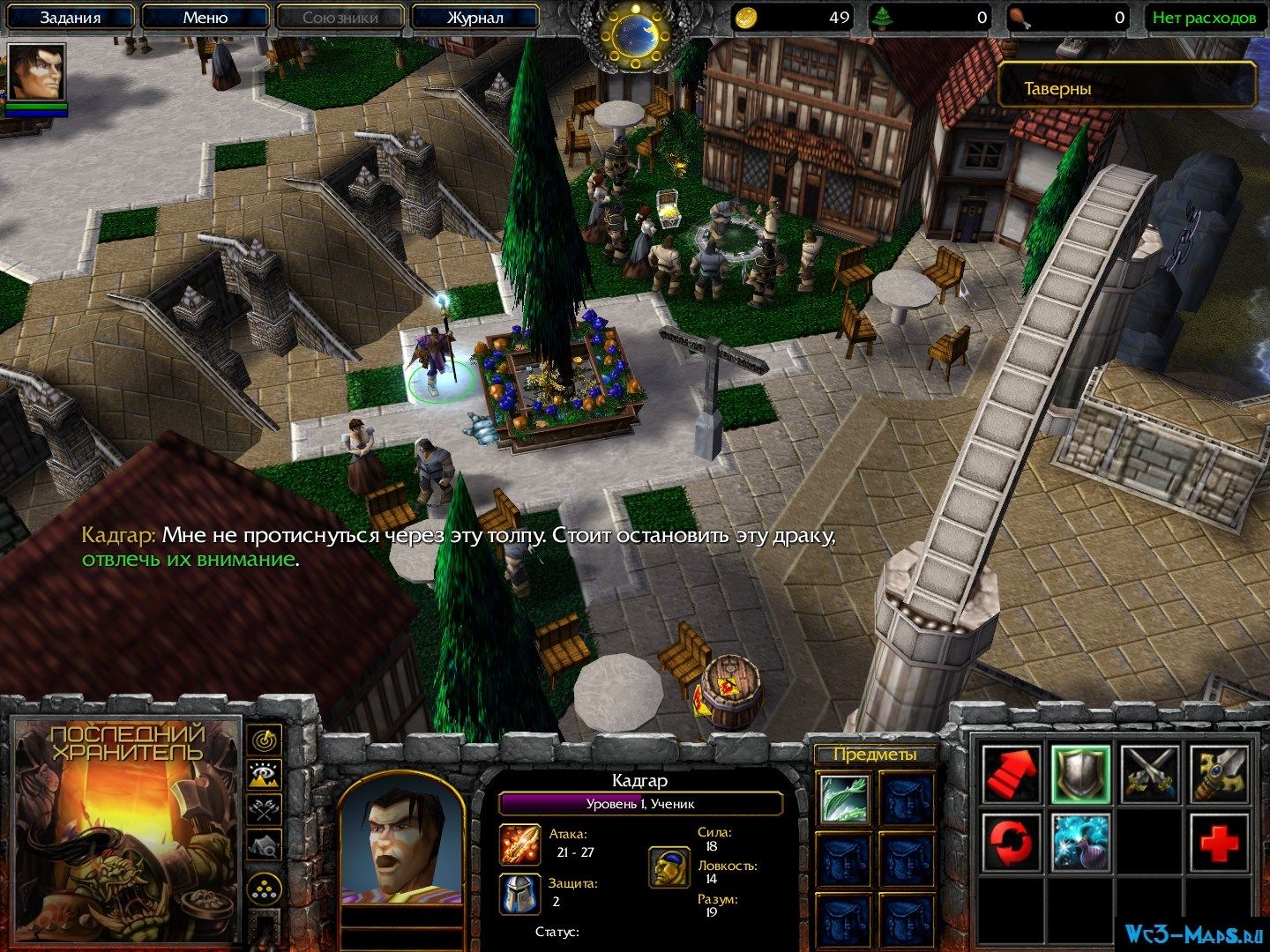Open the Задания quests menu
The image size is (1270, 952).
(x=71, y=18)
